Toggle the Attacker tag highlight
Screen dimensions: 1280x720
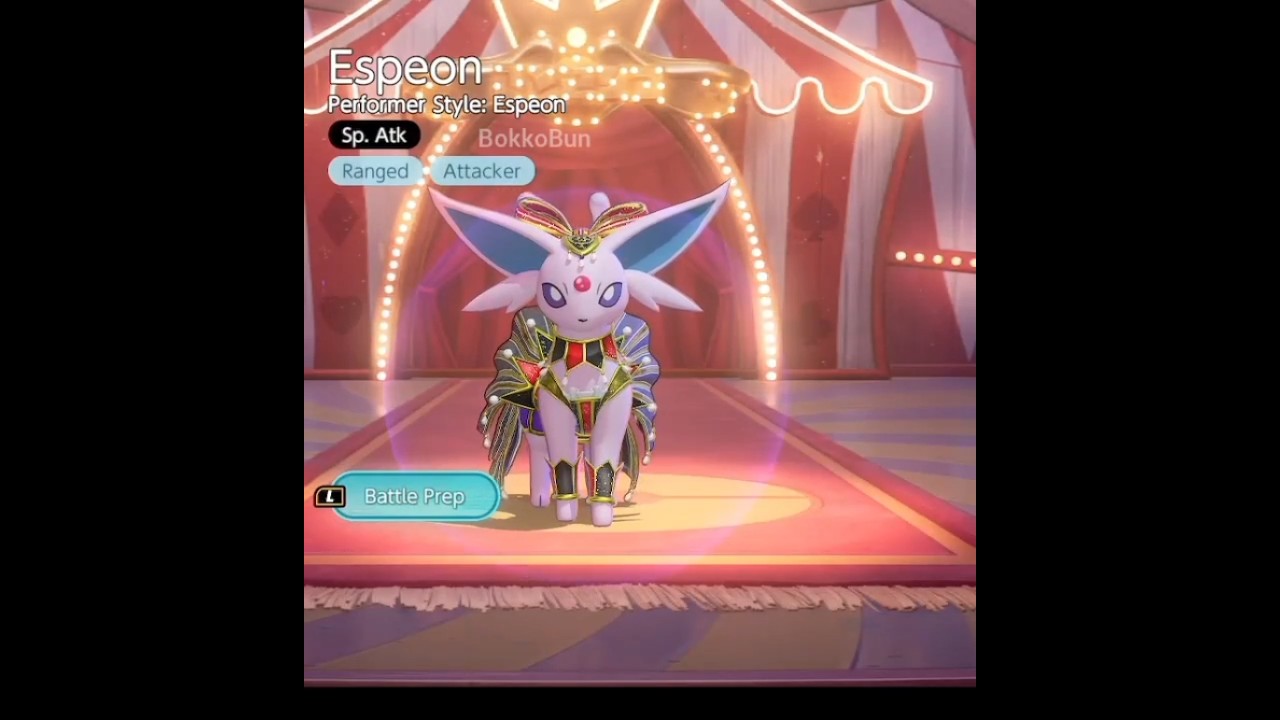click(482, 171)
